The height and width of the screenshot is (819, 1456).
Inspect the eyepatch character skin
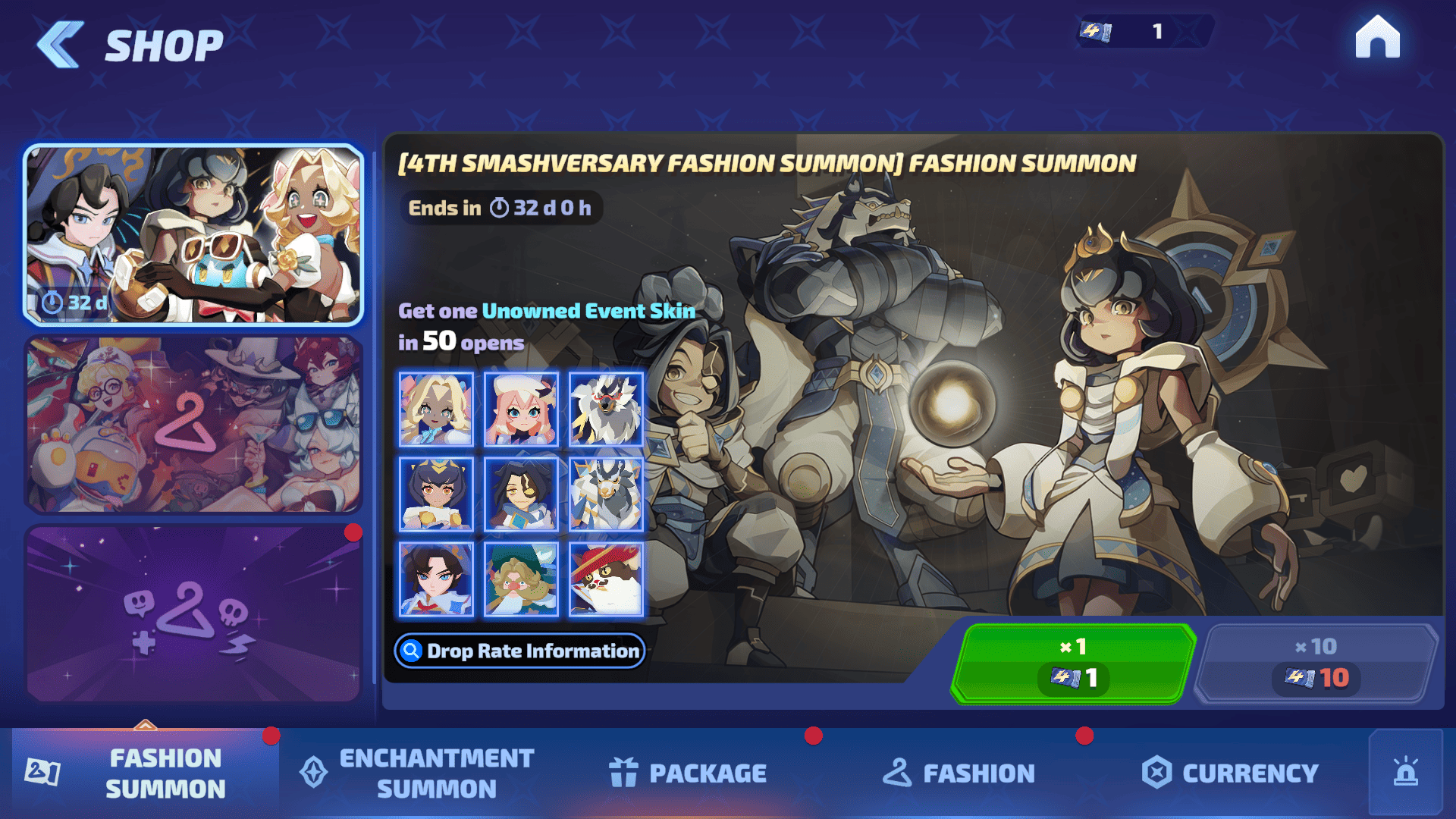521,494
